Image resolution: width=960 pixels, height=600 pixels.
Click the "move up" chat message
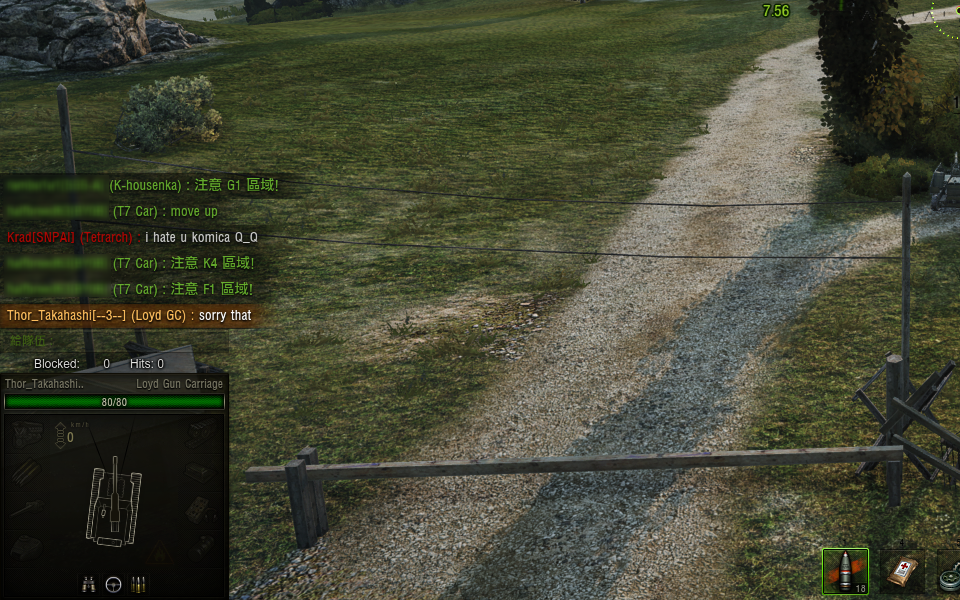point(193,211)
